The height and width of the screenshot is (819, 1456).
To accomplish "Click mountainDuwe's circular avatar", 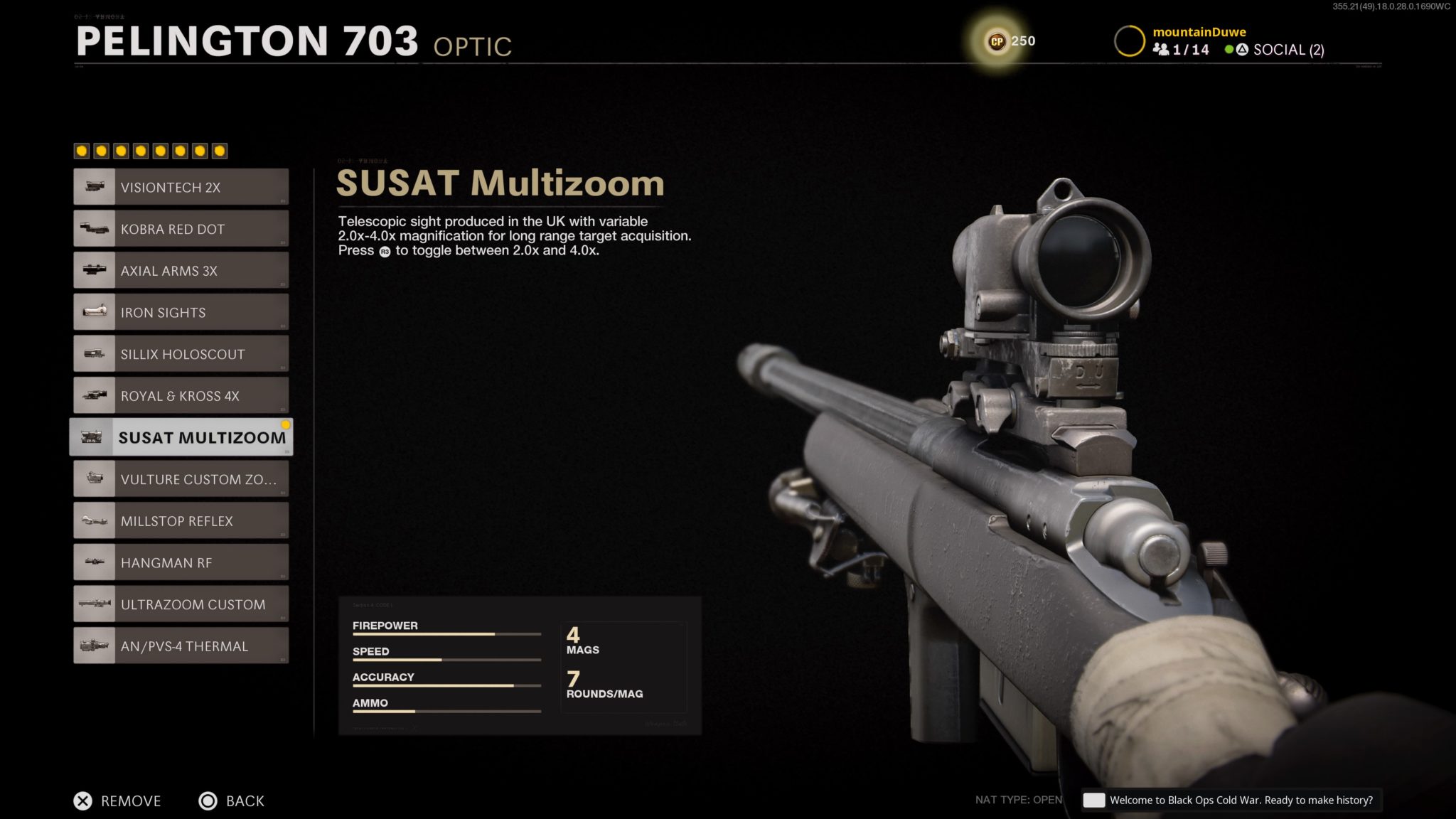I will 1130,41.
